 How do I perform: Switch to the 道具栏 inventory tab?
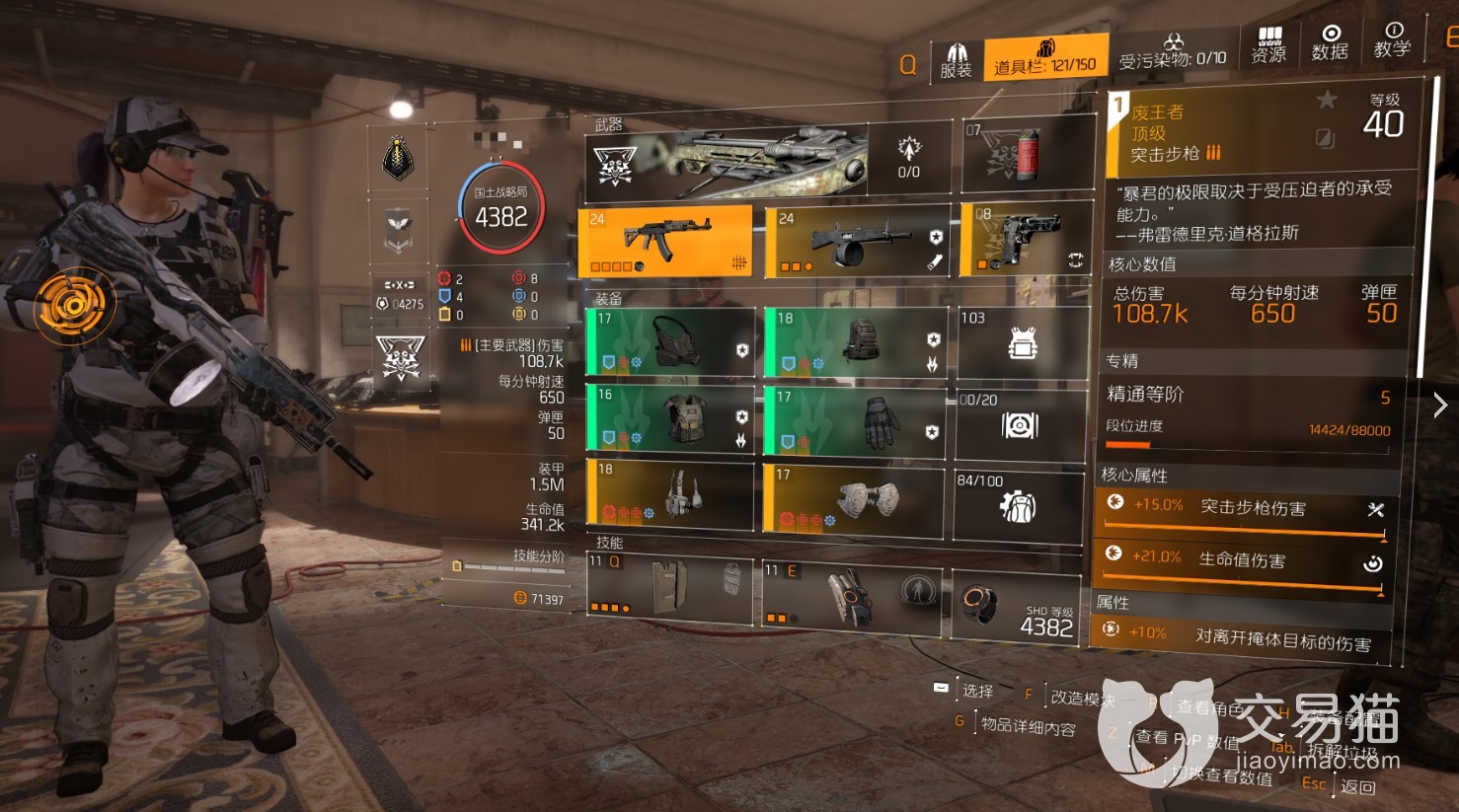(x=1045, y=57)
